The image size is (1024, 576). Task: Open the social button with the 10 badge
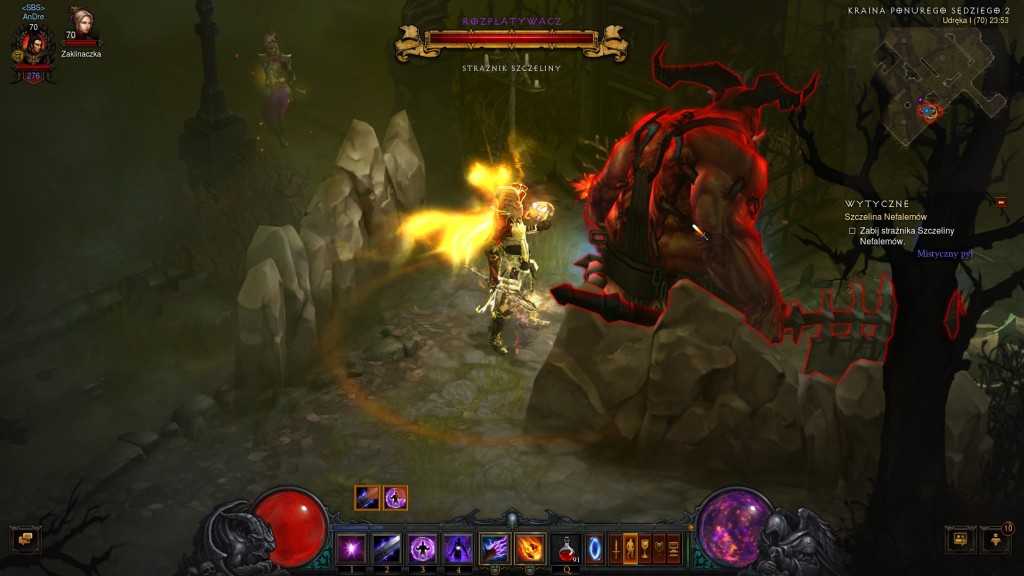click(x=995, y=540)
